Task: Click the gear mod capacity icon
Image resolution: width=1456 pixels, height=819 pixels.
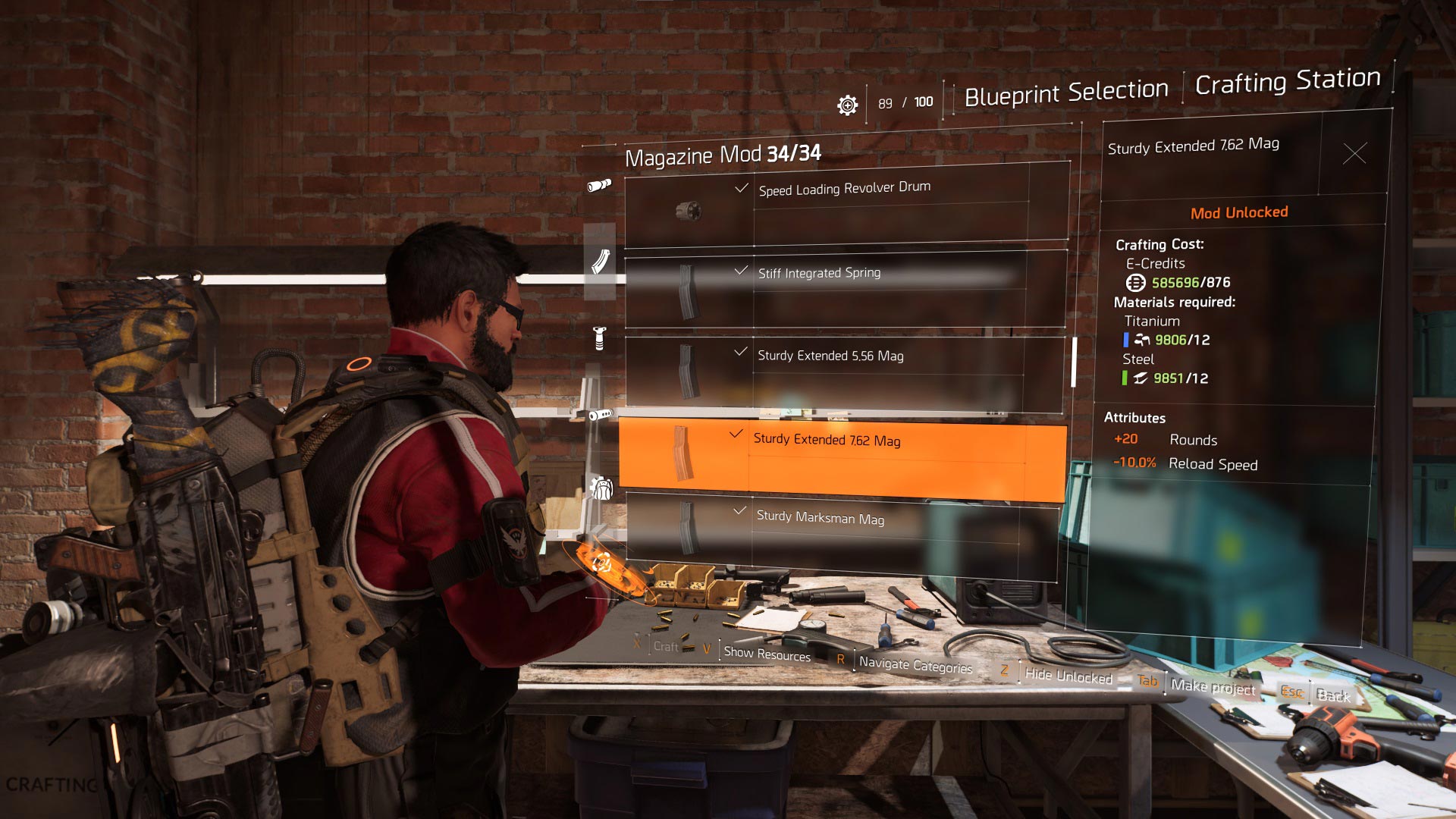Action: pyautogui.click(x=847, y=105)
